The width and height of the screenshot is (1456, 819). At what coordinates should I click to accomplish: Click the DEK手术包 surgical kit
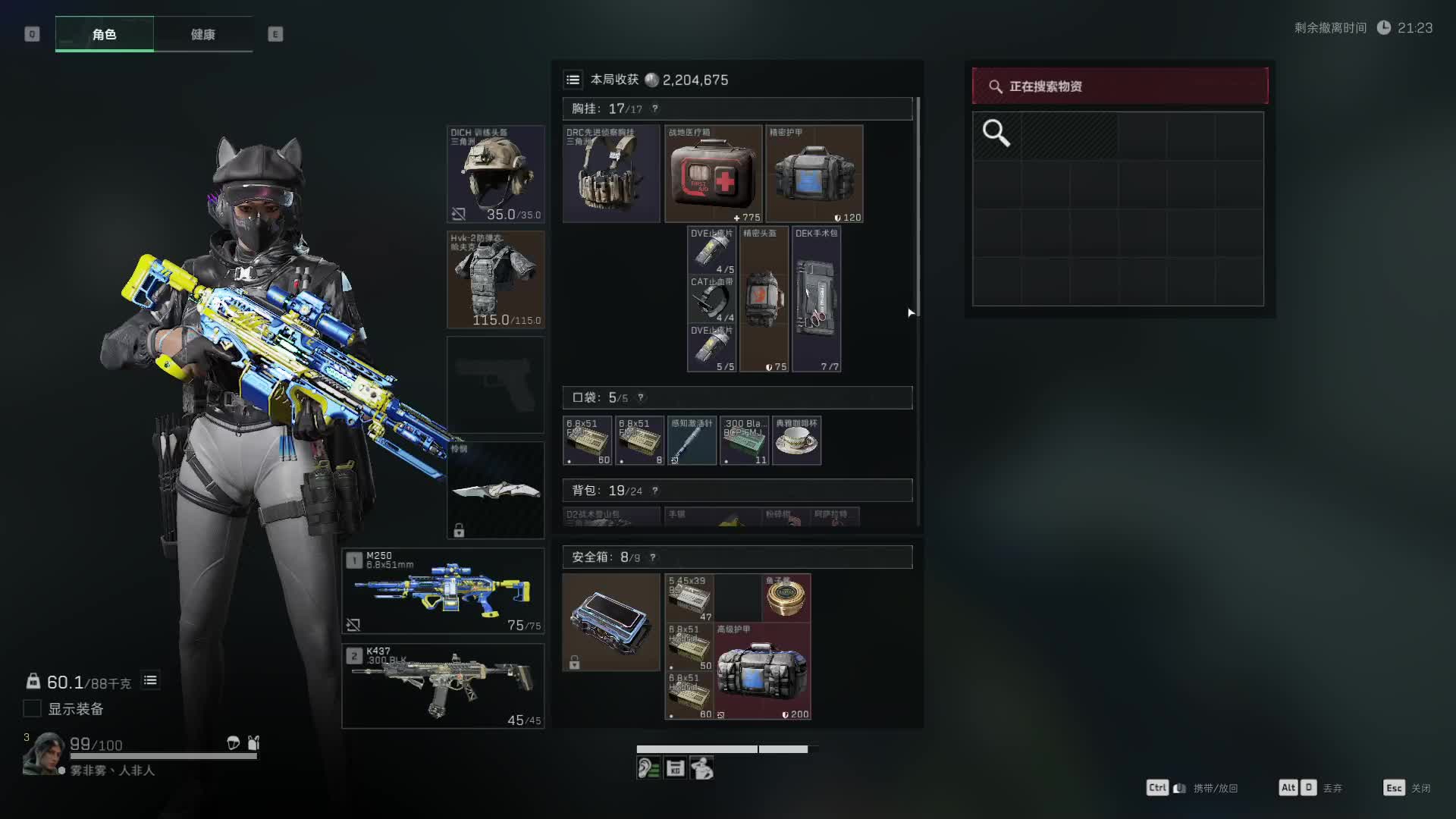pyautogui.click(x=816, y=299)
